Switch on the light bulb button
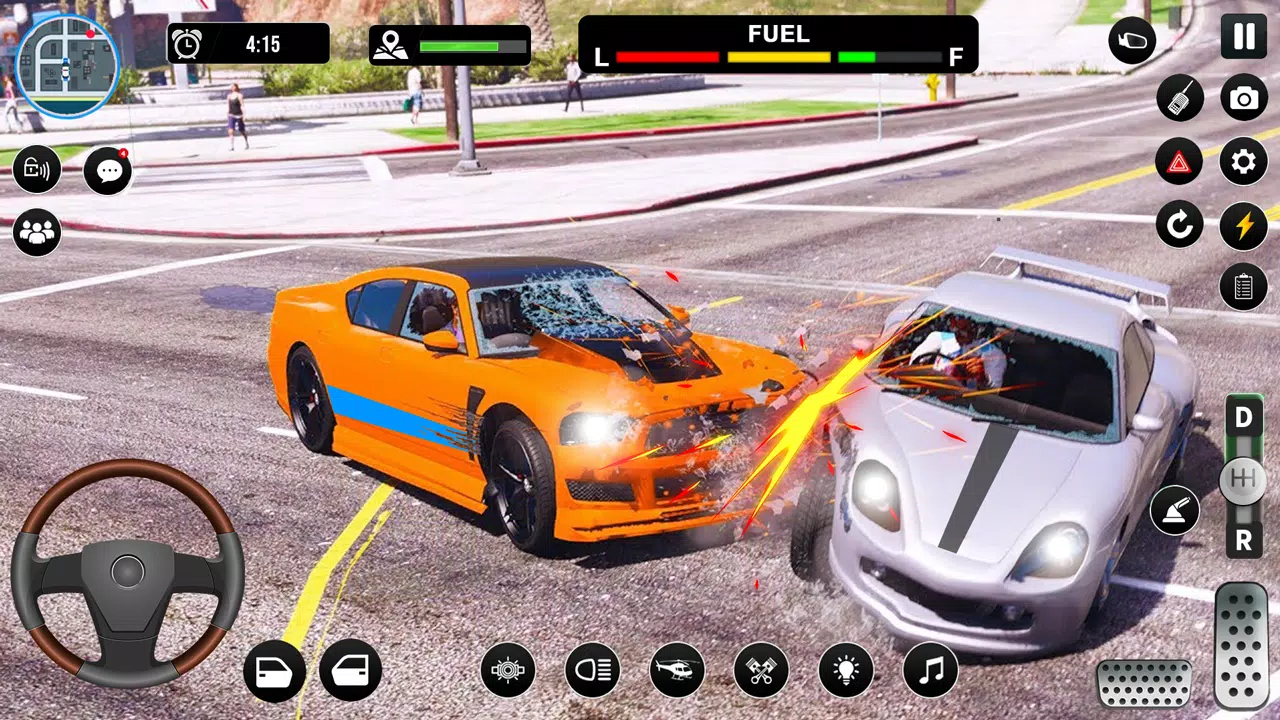Screen dimensions: 1280x720 coord(846,670)
